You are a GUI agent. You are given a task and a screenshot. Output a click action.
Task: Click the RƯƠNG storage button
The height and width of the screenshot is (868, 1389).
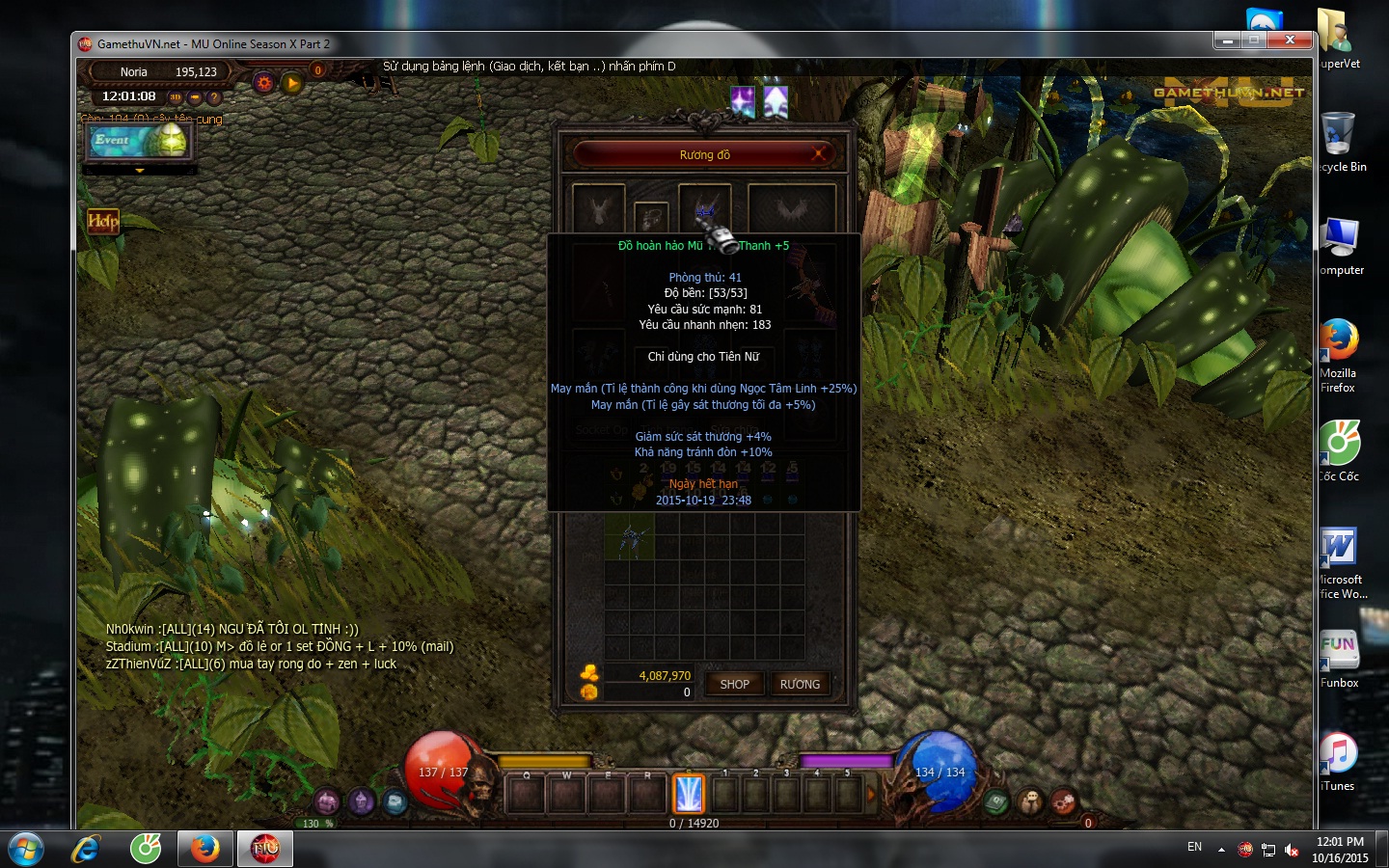[x=800, y=684]
